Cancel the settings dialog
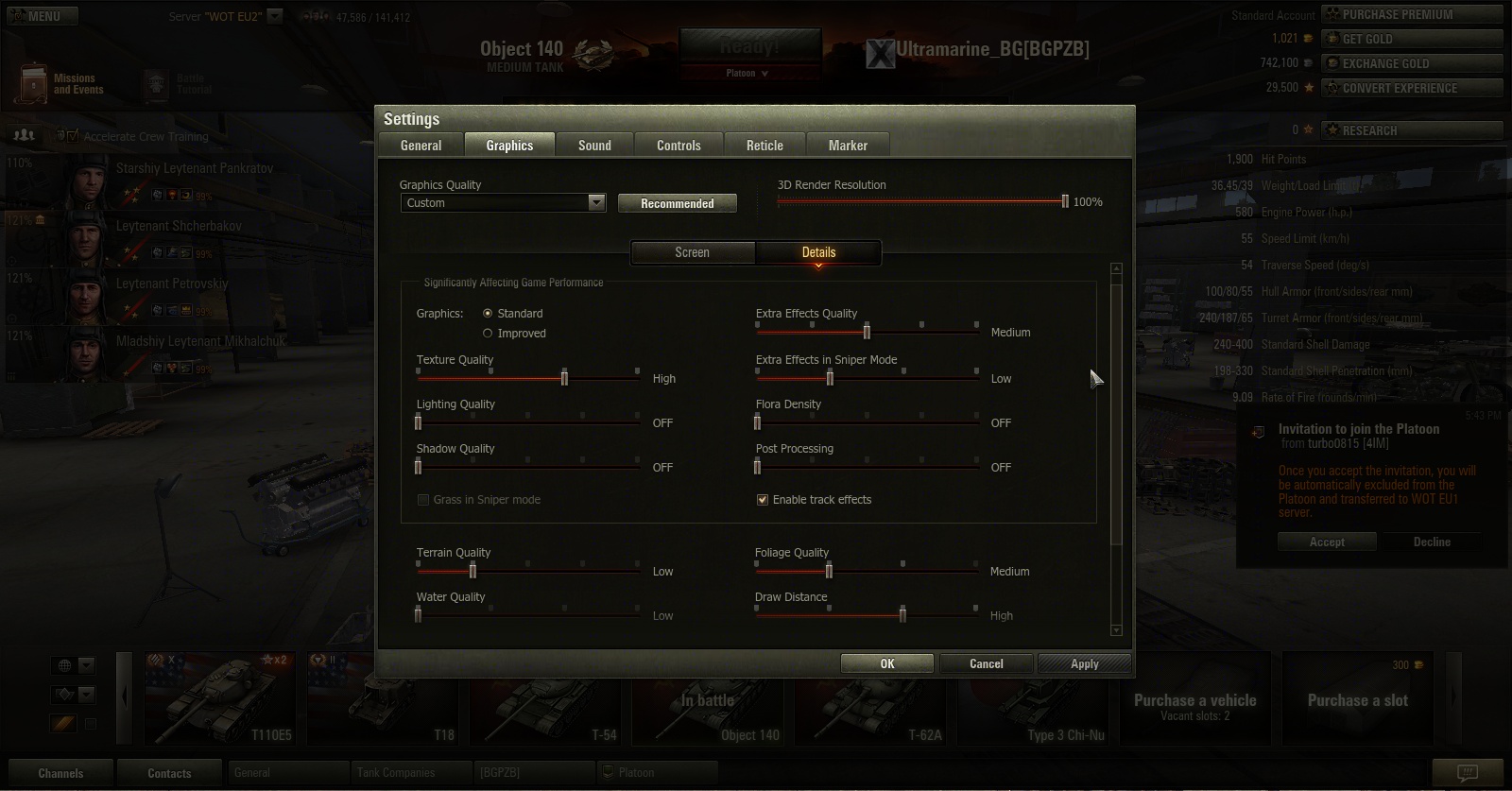Image resolution: width=1512 pixels, height=791 pixels. tap(986, 663)
